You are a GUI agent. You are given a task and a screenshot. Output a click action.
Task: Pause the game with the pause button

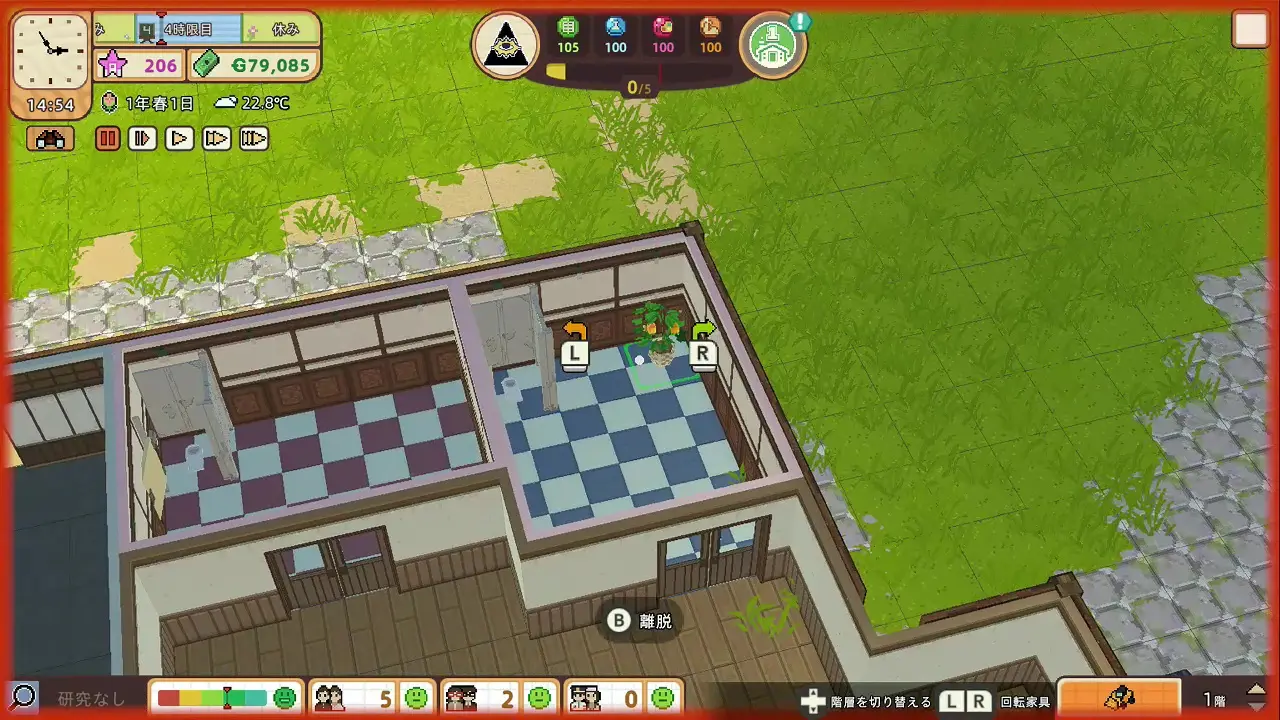tap(108, 139)
